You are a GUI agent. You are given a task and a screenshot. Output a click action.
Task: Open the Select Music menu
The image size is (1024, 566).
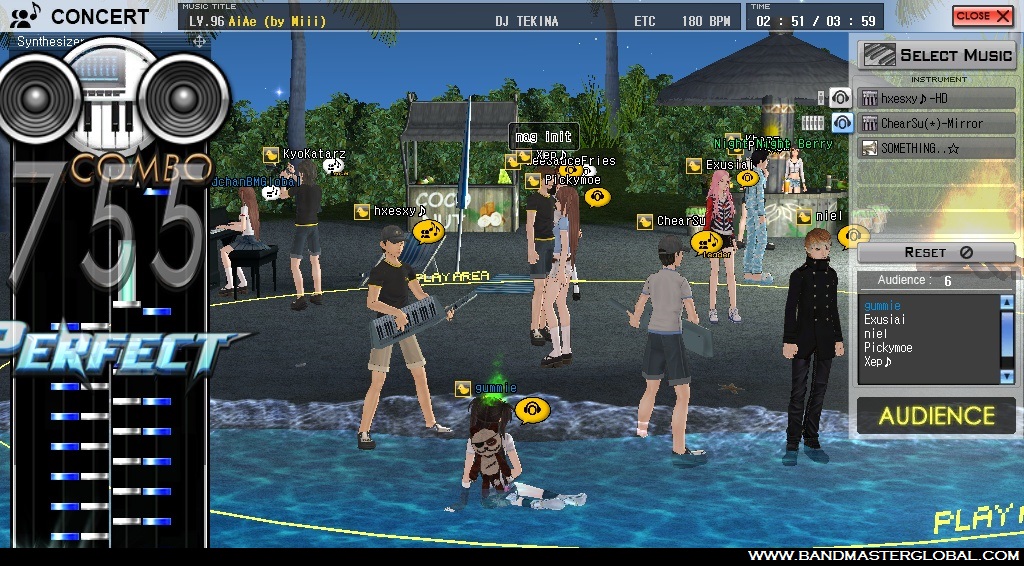point(938,55)
